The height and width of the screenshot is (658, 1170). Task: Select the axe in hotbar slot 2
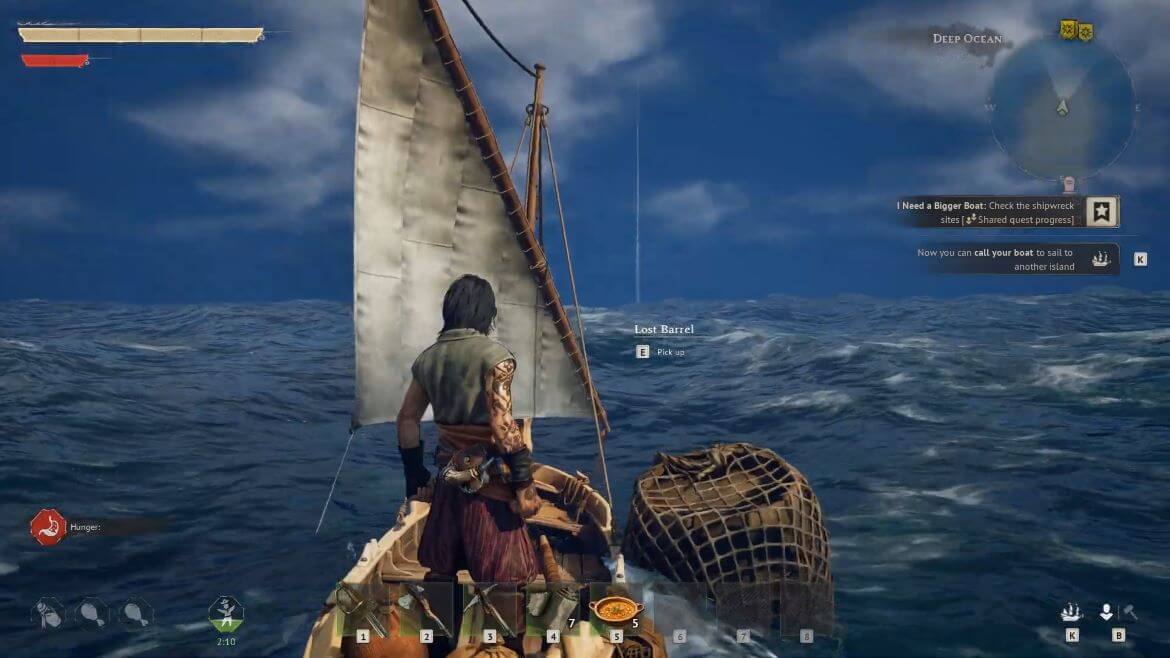(426, 610)
